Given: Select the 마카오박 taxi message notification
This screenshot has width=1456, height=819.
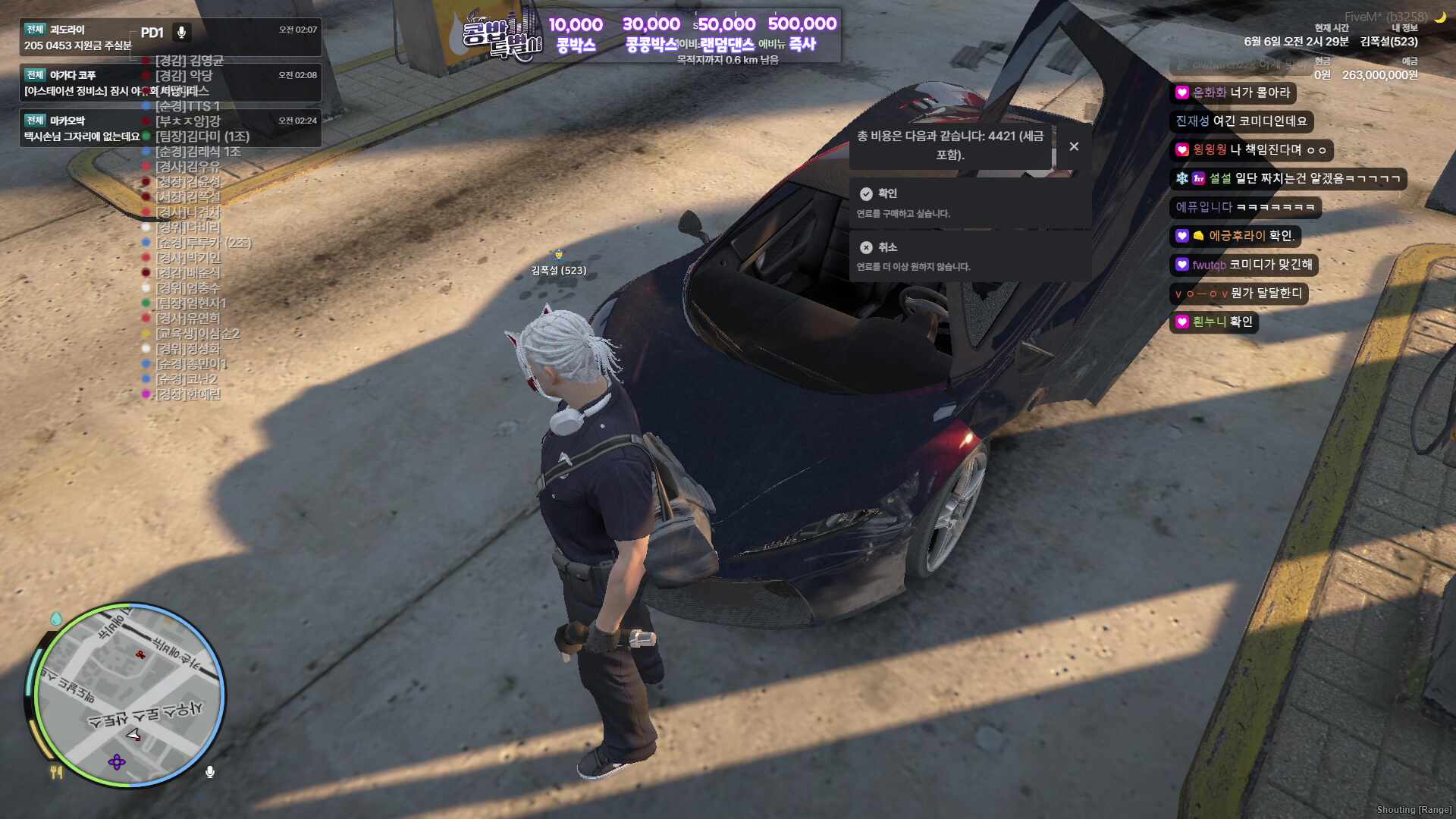Looking at the screenshot, I should 170,128.
